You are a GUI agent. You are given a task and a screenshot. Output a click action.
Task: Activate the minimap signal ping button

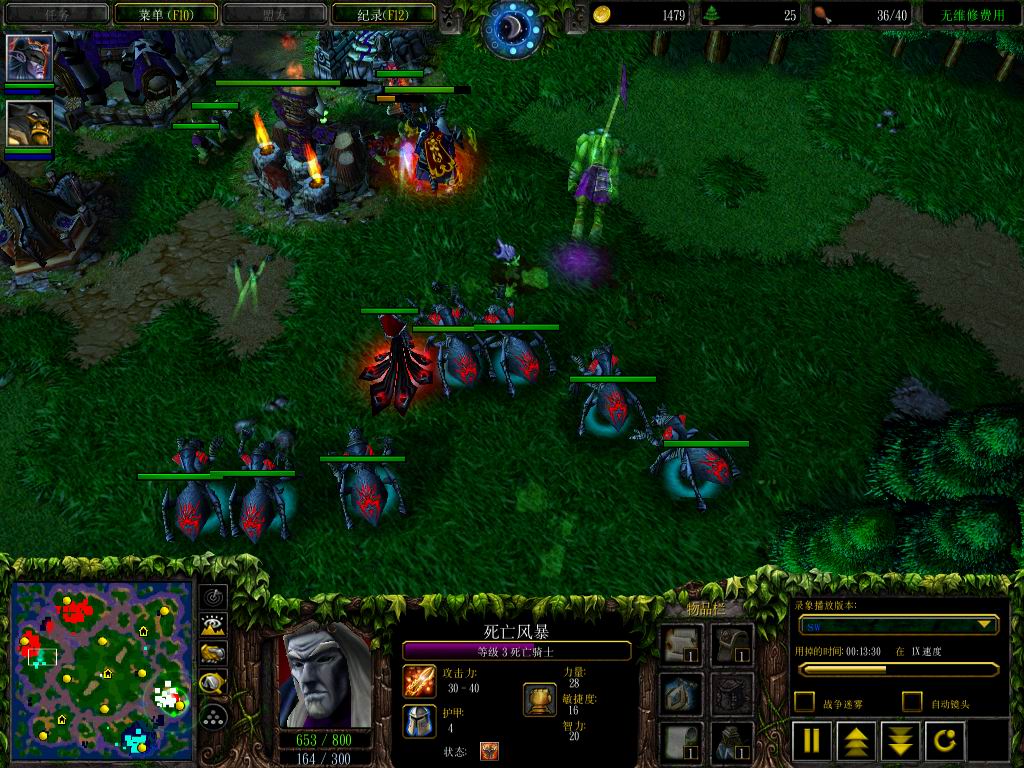point(213,597)
